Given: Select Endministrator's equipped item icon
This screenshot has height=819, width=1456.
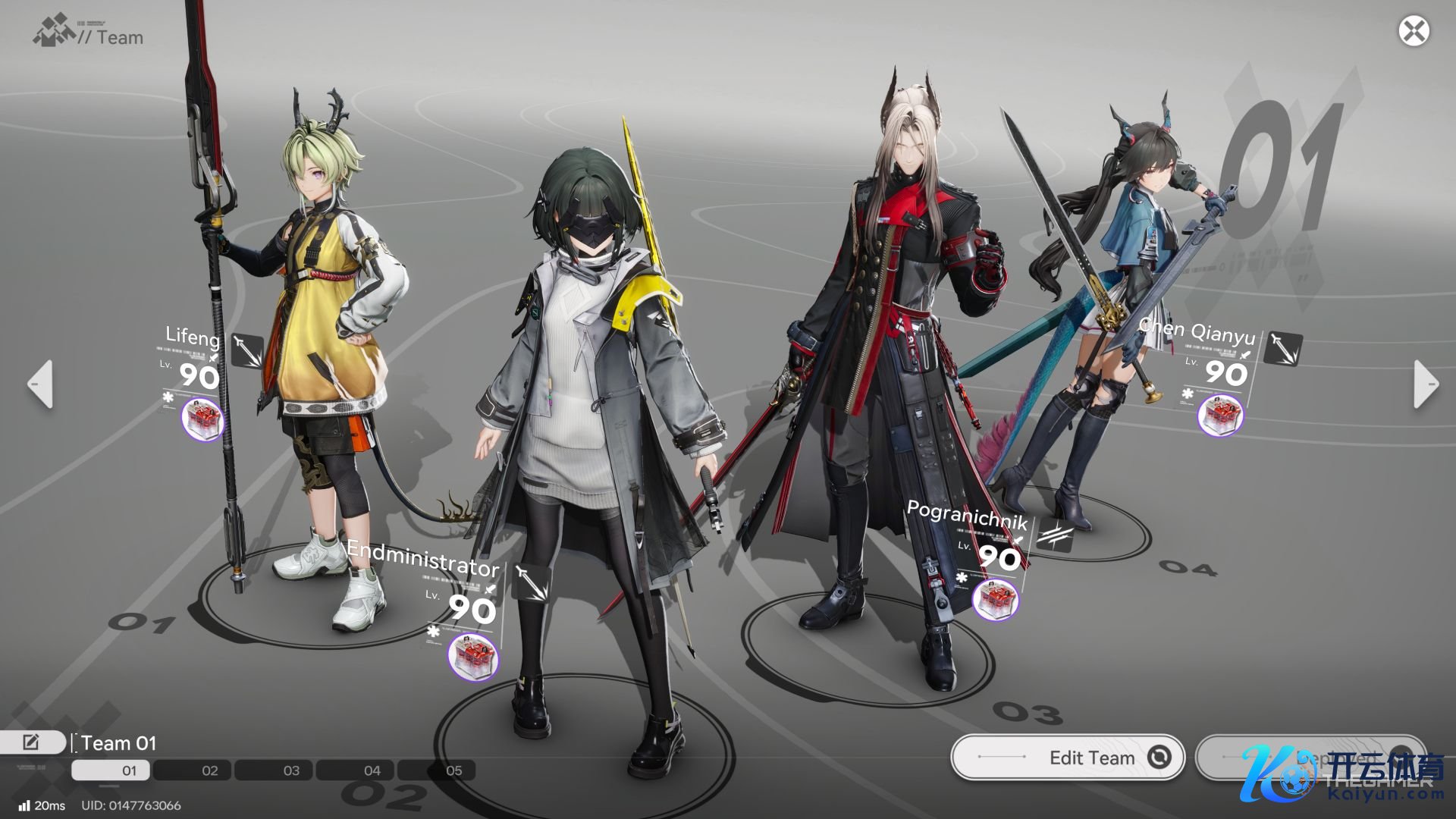Looking at the screenshot, I should click(x=473, y=656).
